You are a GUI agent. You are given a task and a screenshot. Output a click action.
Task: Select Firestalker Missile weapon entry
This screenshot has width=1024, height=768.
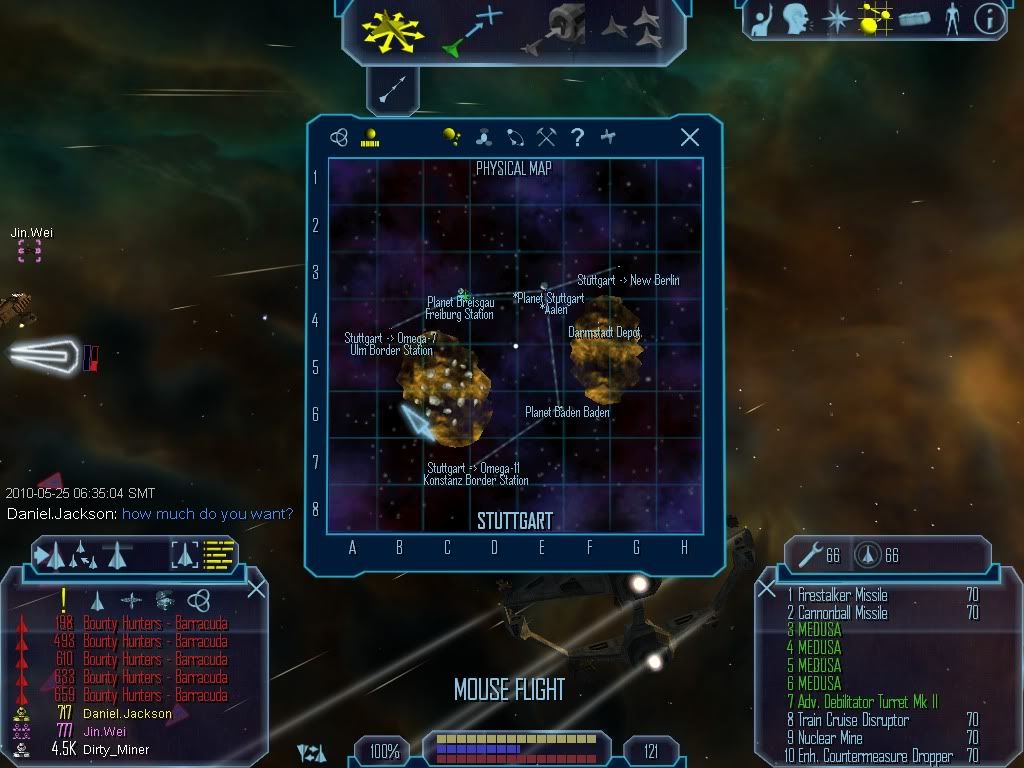pyautogui.click(x=842, y=595)
